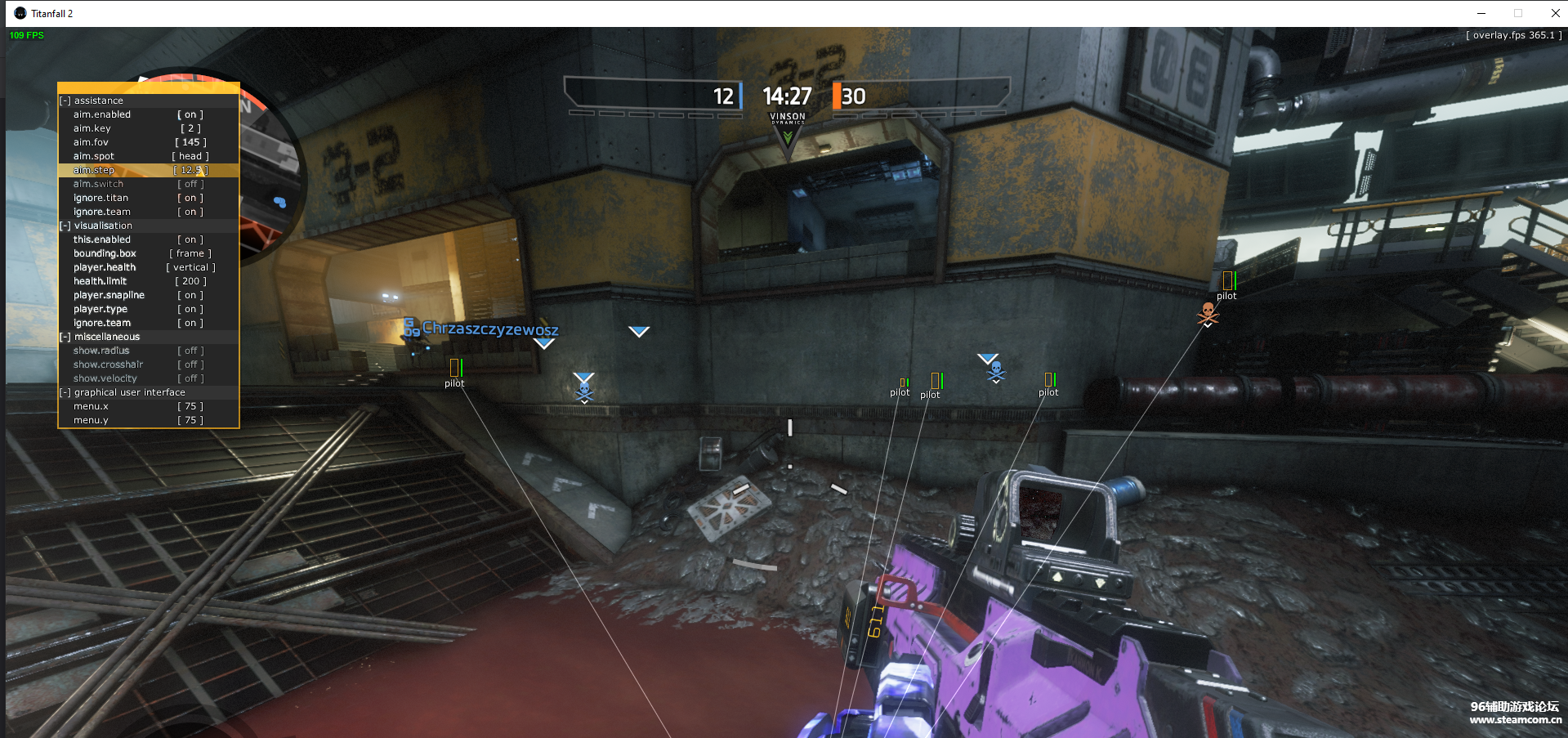
Task: Open the www.steamcom.cn watermark link
Action: pos(1517,719)
